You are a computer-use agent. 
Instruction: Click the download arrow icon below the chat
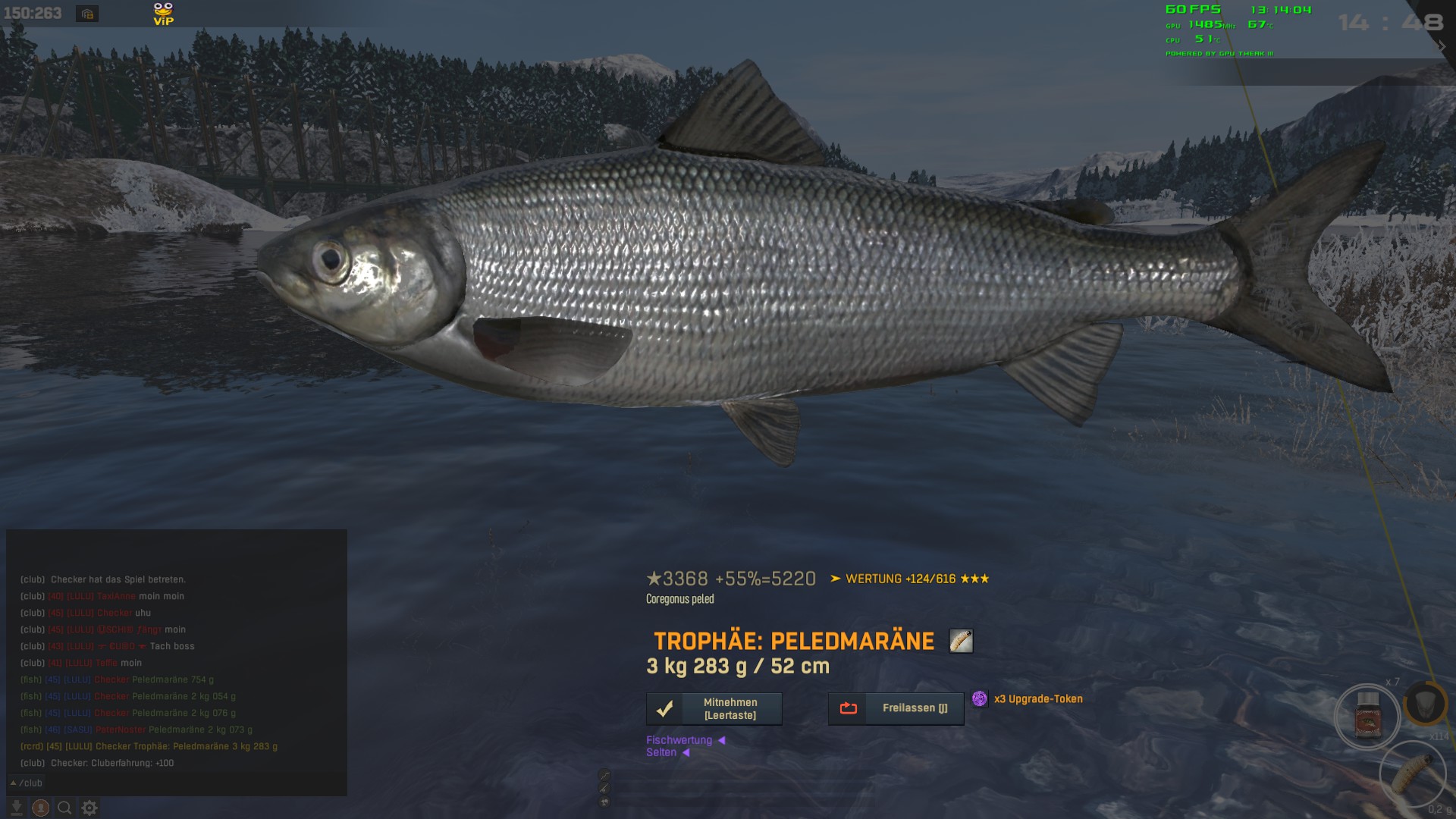pyautogui.click(x=16, y=808)
